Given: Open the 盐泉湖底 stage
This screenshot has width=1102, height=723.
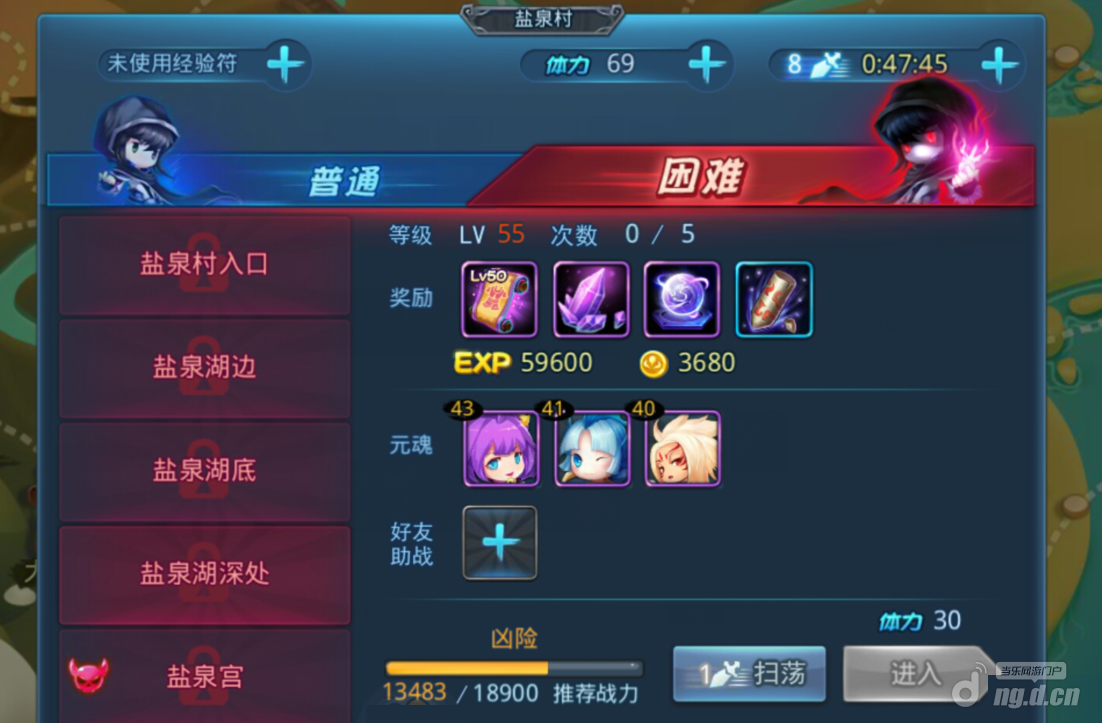Looking at the screenshot, I should 204,470.
